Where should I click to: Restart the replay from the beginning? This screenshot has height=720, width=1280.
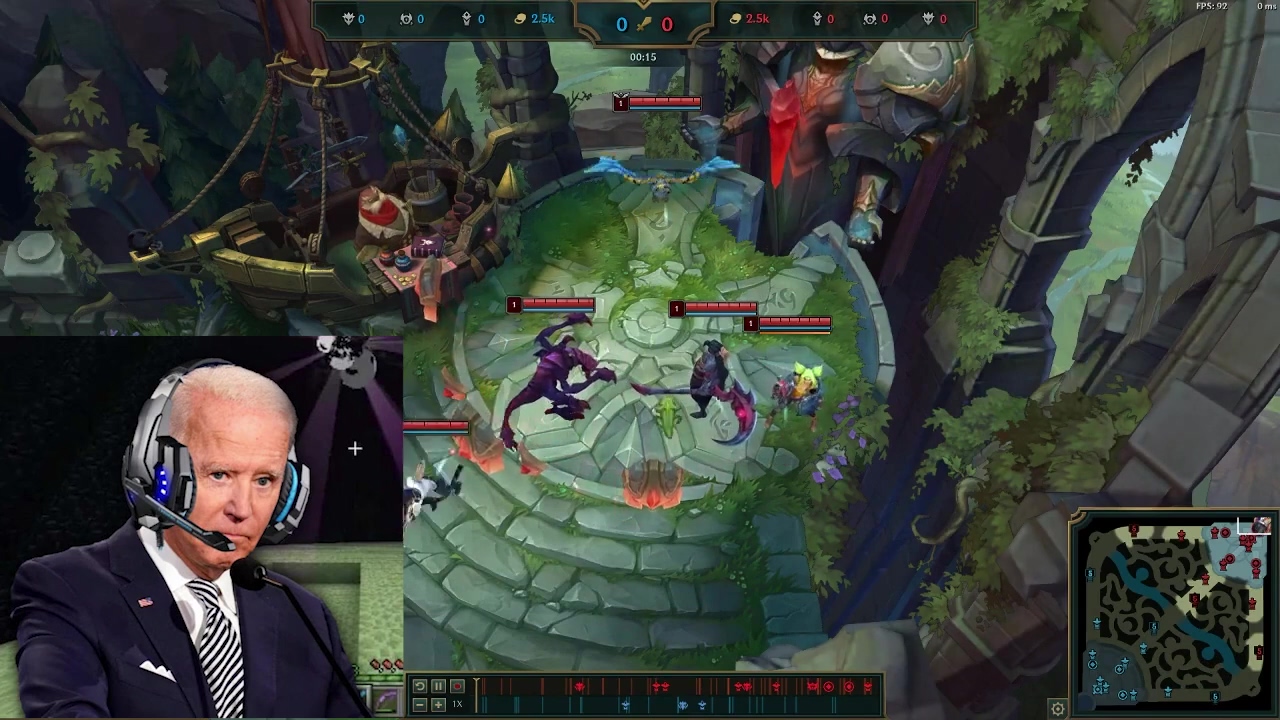[x=419, y=685]
